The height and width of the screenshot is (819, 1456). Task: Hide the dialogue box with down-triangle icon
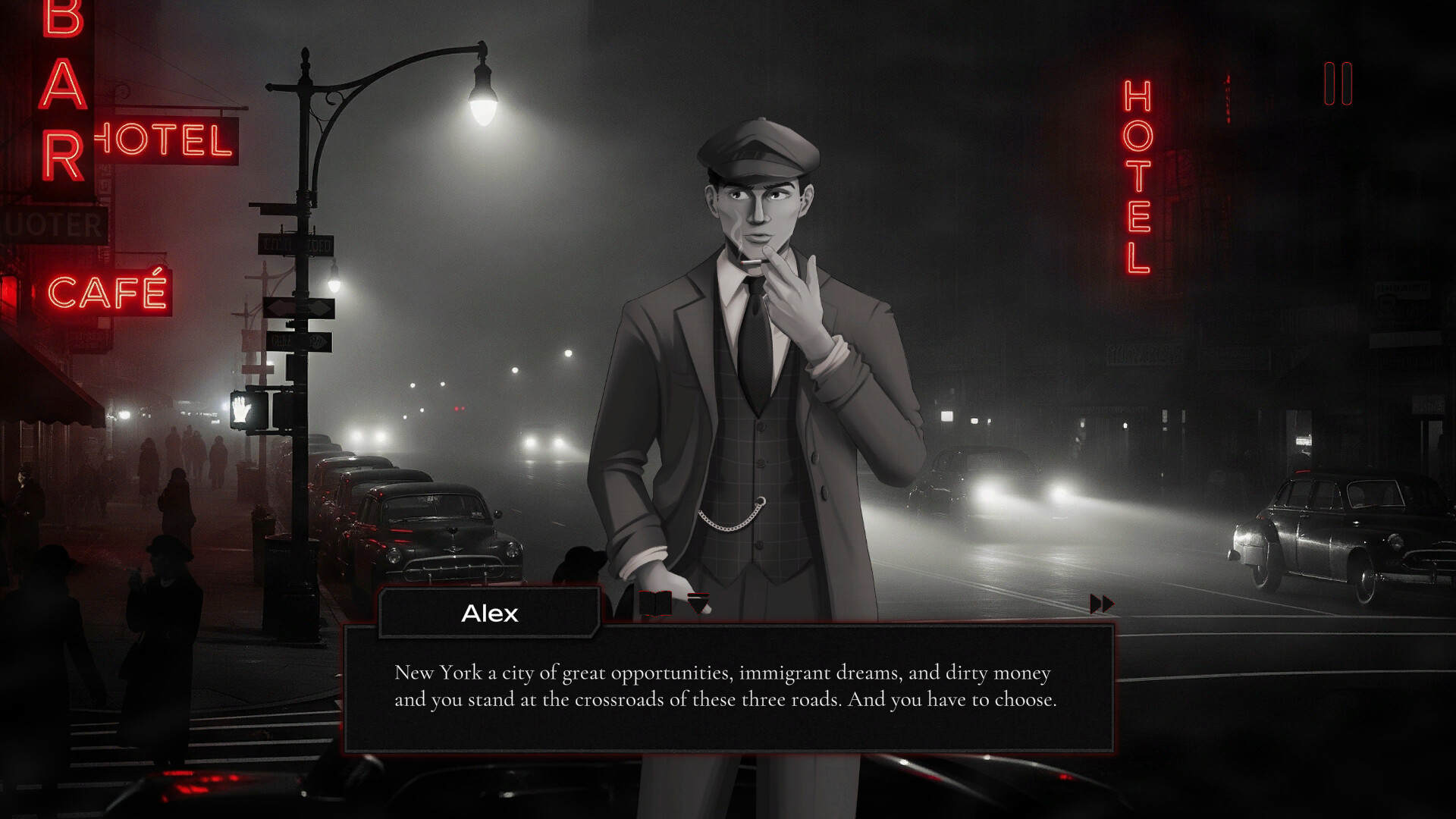tap(698, 603)
